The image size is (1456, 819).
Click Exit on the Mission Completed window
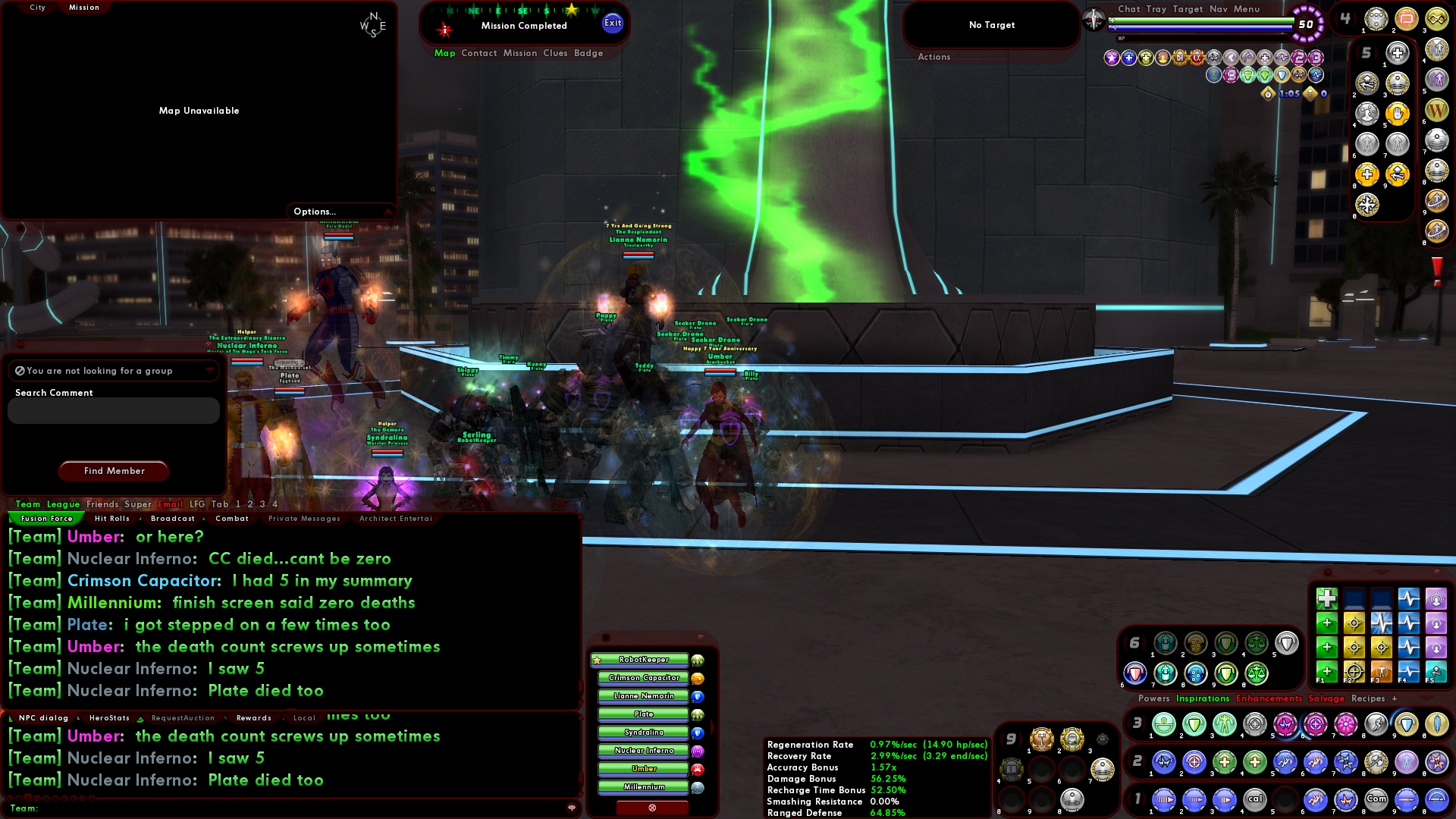coord(611,23)
